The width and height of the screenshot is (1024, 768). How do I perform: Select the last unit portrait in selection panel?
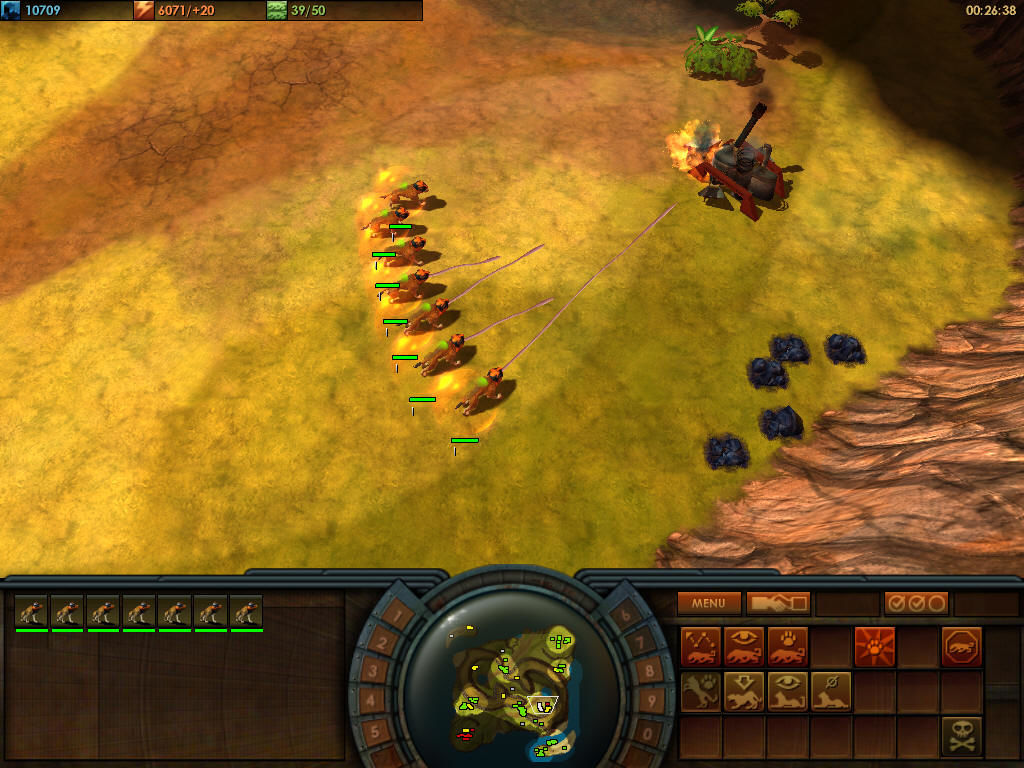[x=247, y=612]
